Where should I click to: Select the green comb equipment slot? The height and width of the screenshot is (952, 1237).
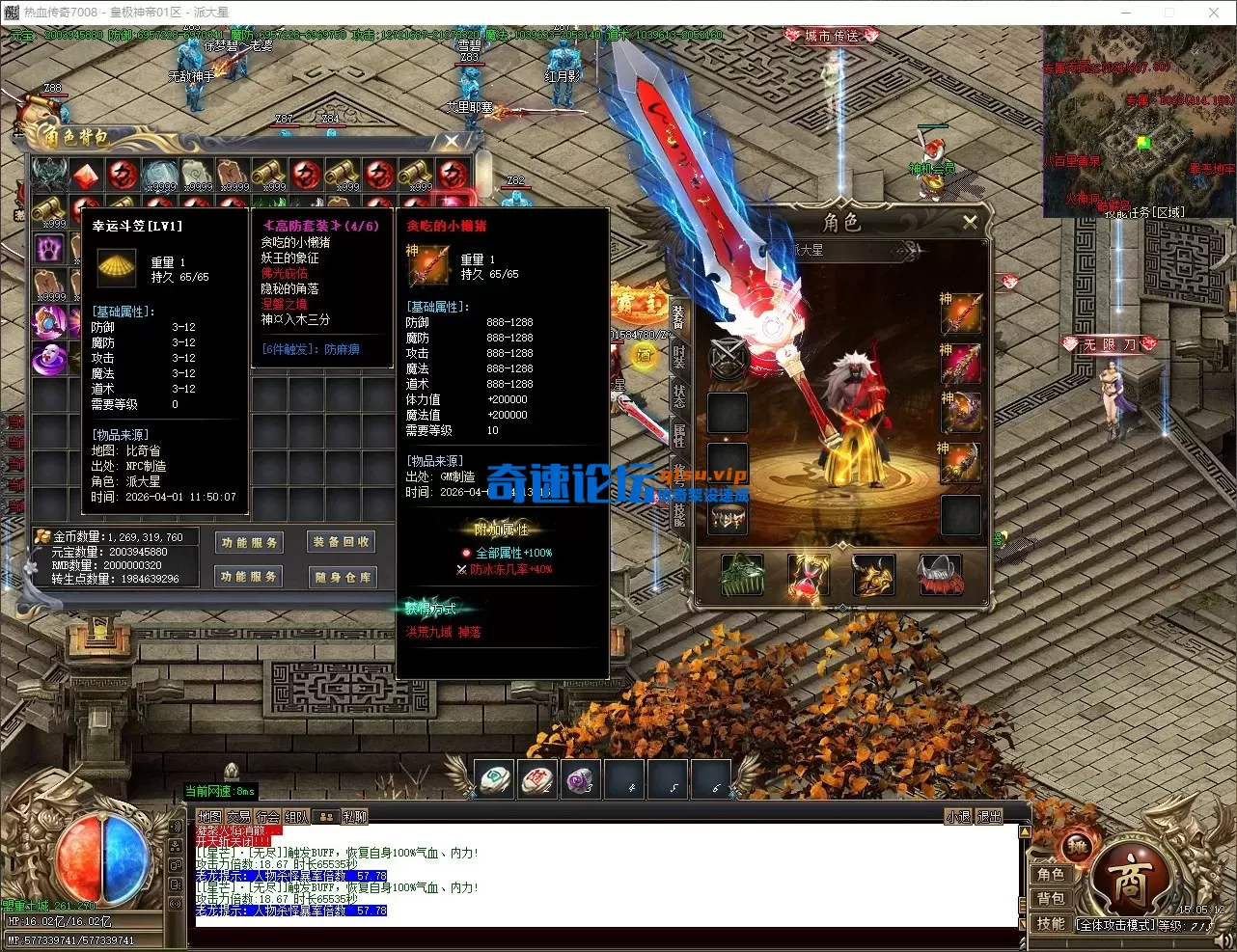(x=742, y=576)
